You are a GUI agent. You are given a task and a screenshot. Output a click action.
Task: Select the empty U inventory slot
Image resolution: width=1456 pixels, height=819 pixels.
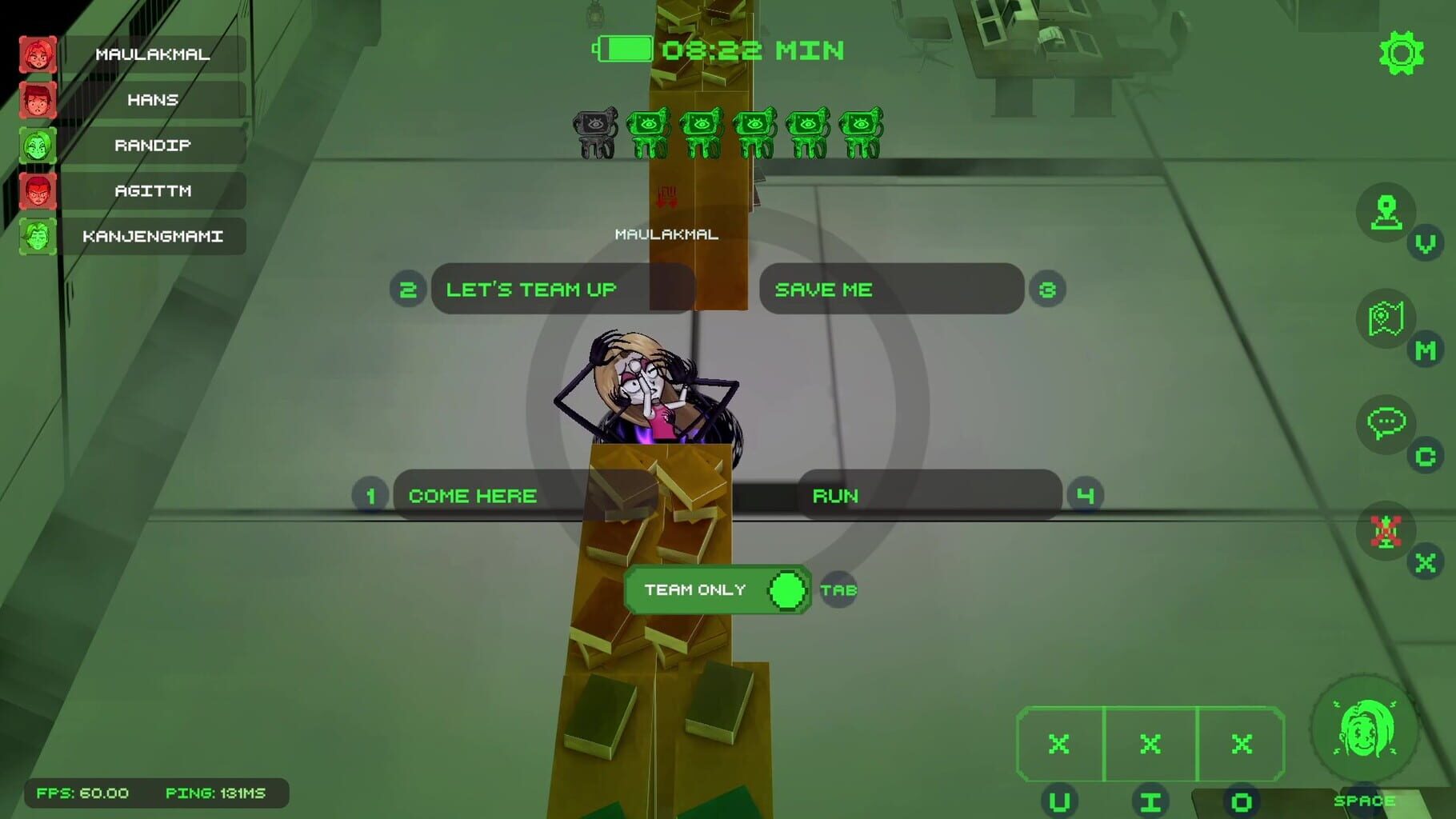click(1059, 744)
